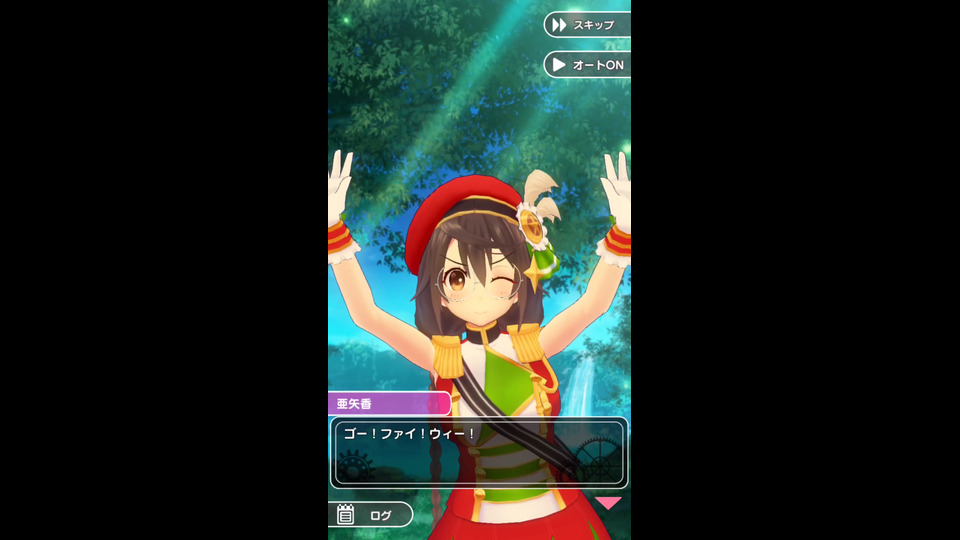960x540 pixels.
Task: Toggle auto-advance with オートON button
Action: (x=588, y=65)
